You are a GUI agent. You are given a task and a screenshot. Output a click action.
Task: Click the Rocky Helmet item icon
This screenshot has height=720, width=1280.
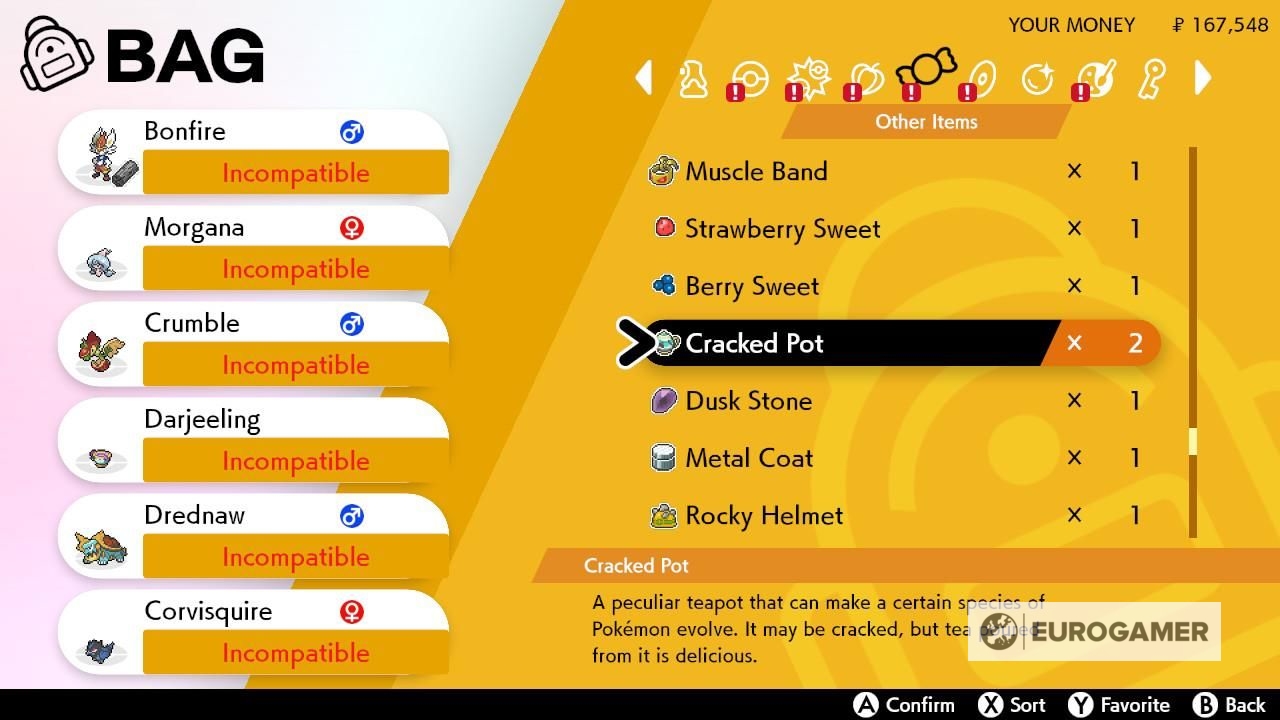(661, 515)
